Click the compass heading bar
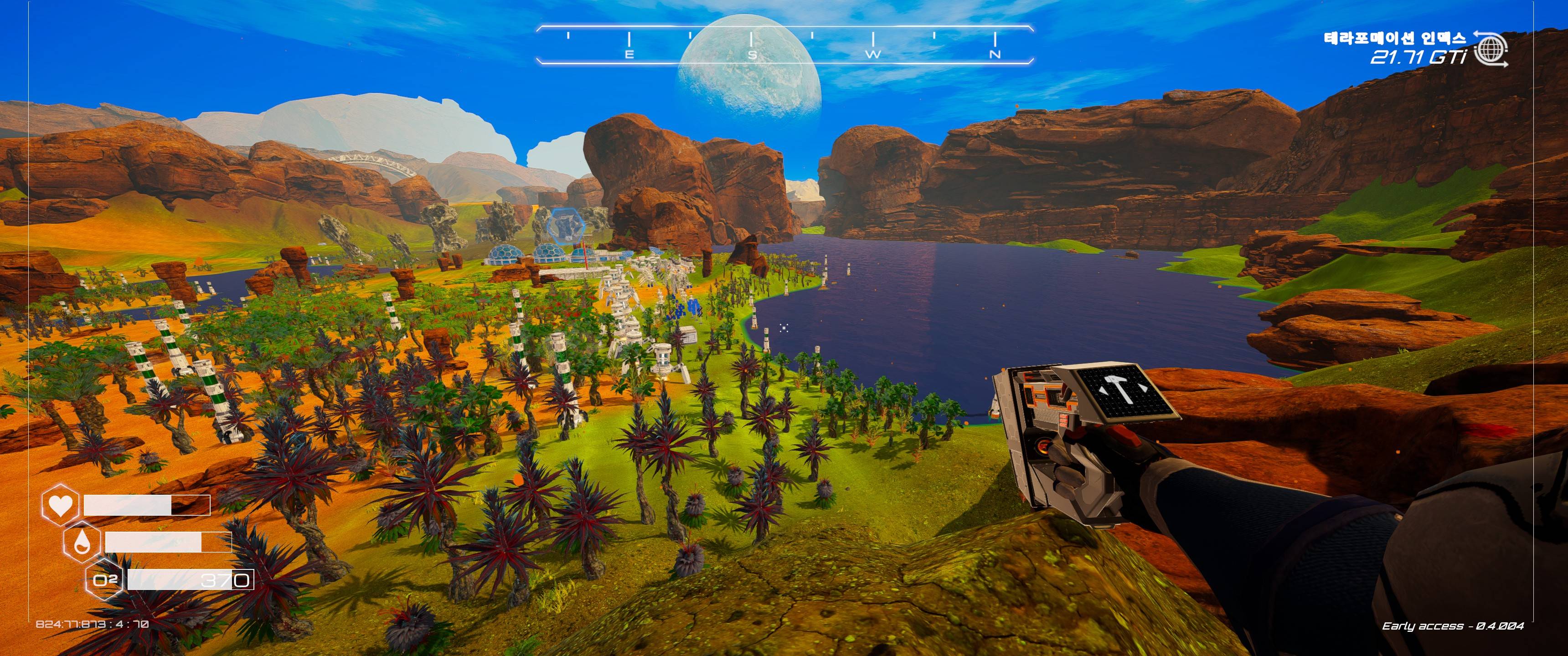1568x656 pixels. (x=784, y=45)
